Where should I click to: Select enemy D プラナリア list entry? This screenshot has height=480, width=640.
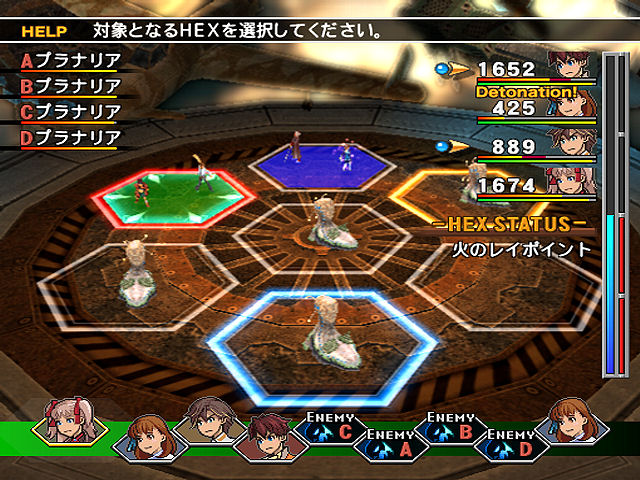click(x=70, y=138)
